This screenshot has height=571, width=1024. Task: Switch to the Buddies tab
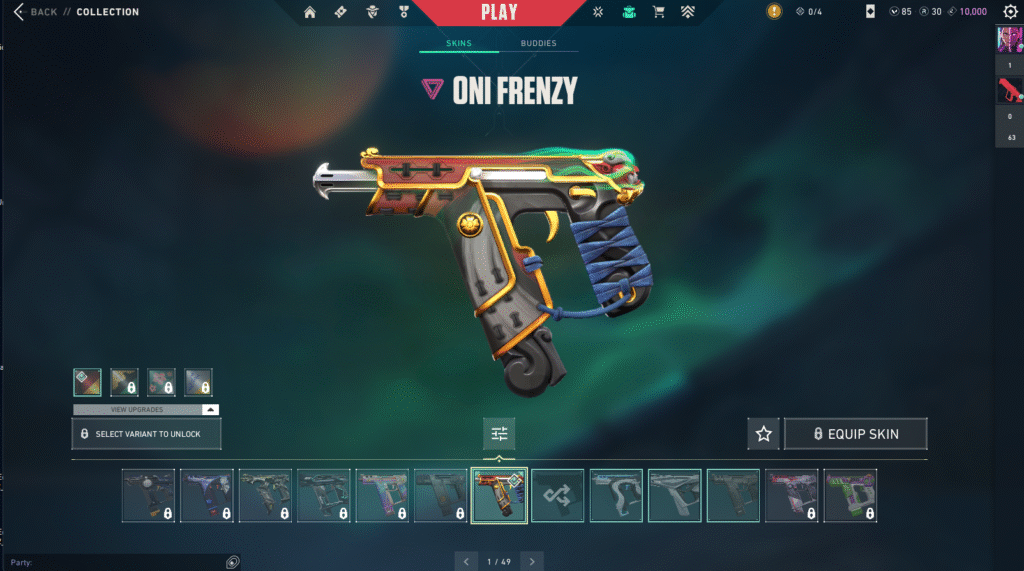(539, 44)
